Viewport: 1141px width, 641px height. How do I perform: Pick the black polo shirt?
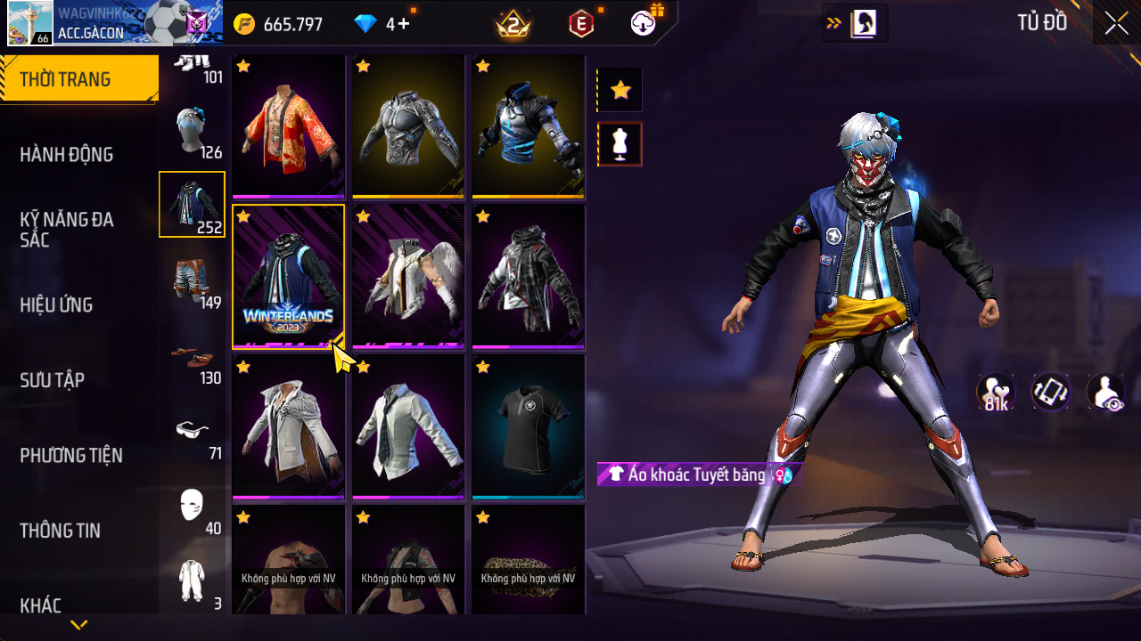pyautogui.click(x=528, y=426)
